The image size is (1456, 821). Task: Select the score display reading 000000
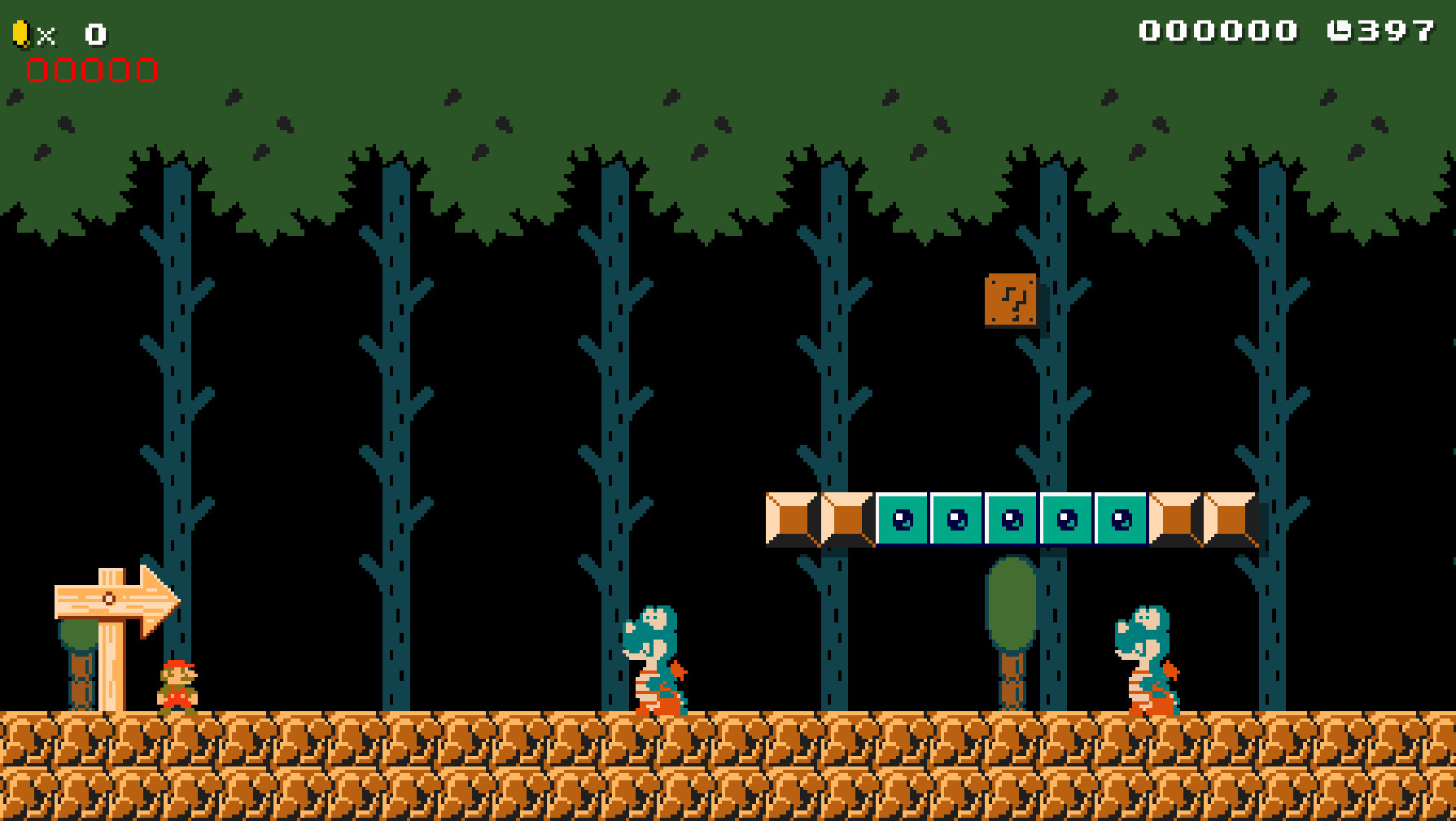tap(1218, 31)
